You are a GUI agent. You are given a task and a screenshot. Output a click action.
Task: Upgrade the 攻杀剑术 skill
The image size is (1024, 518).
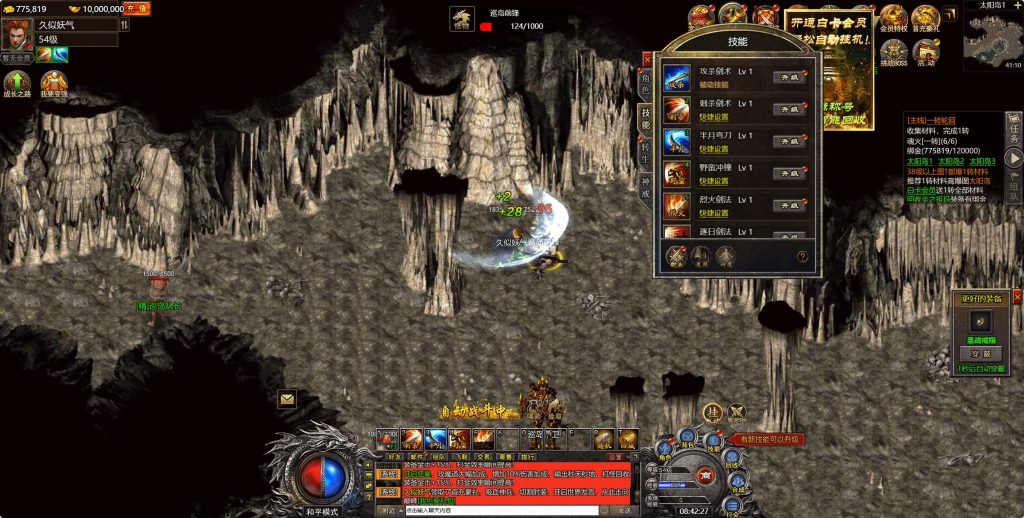pos(789,77)
